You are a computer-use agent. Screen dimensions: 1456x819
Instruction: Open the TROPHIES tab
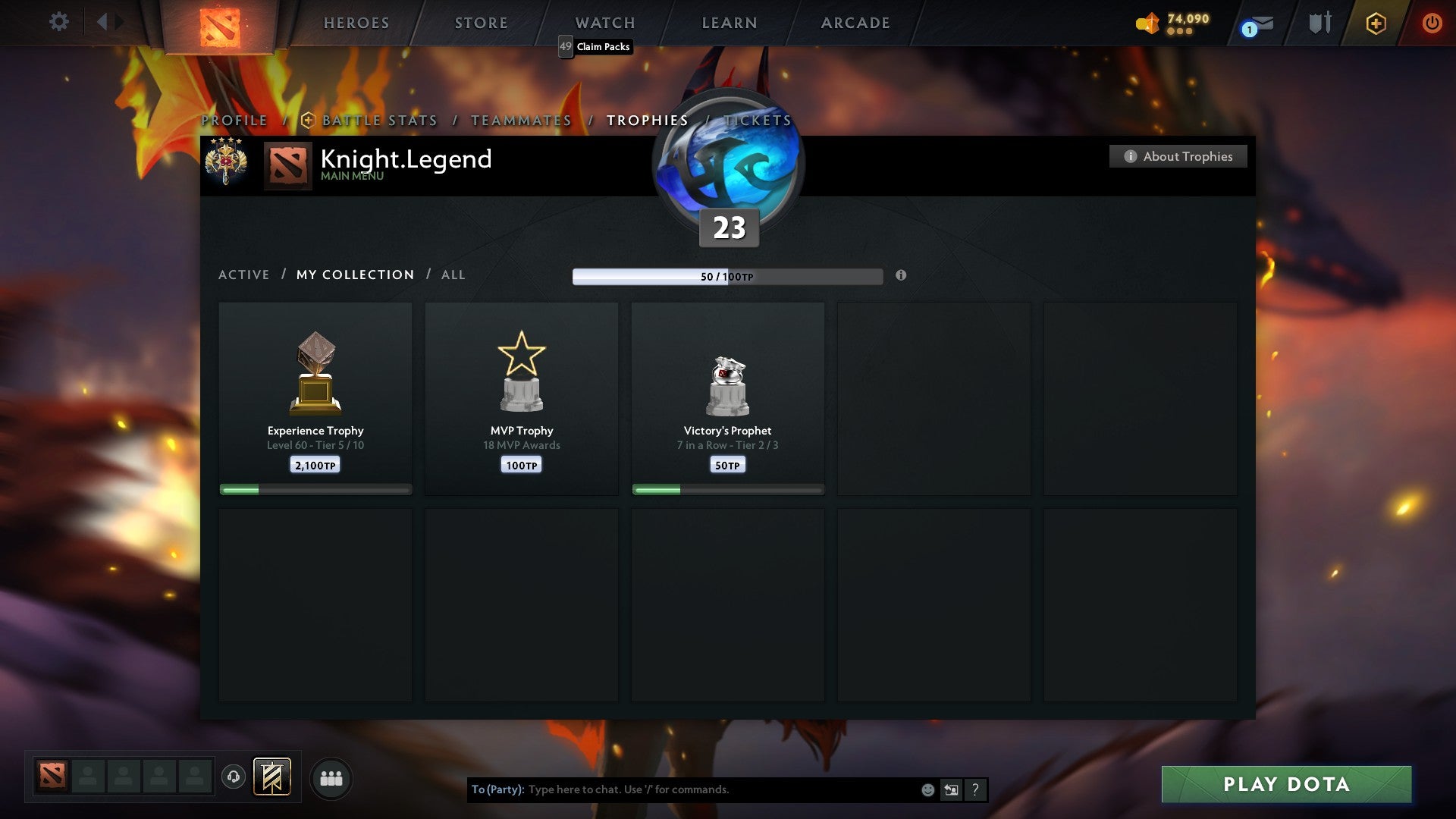(646, 120)
